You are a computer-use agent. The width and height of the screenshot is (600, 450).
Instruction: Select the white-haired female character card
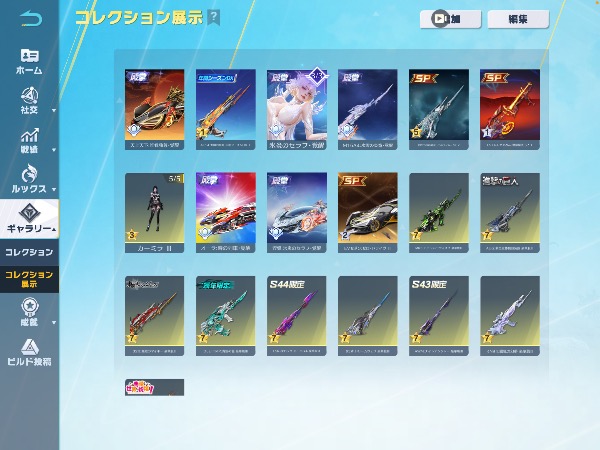(x=296, y=106)
